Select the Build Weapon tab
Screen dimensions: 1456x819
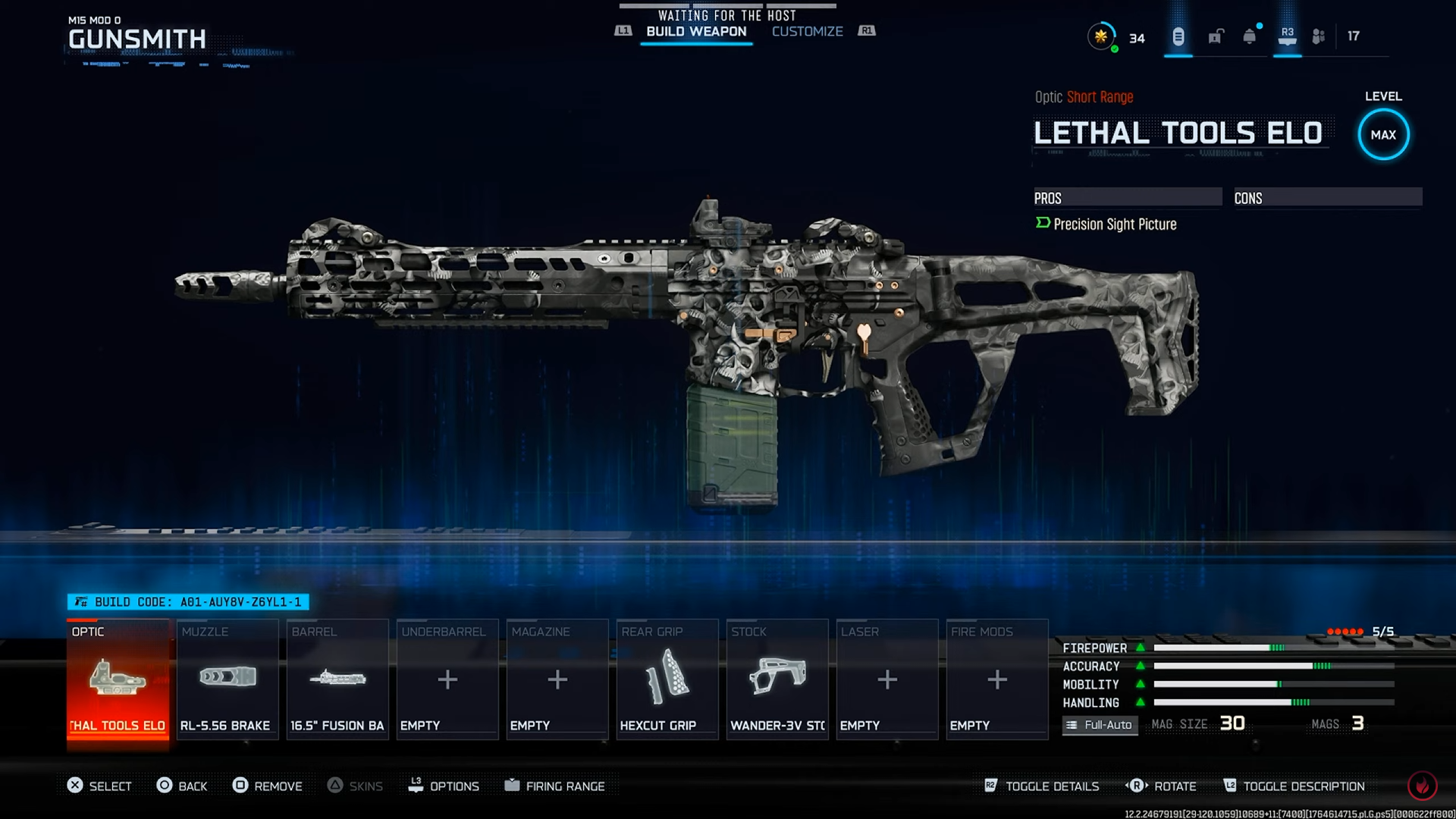tap(696, 31)
